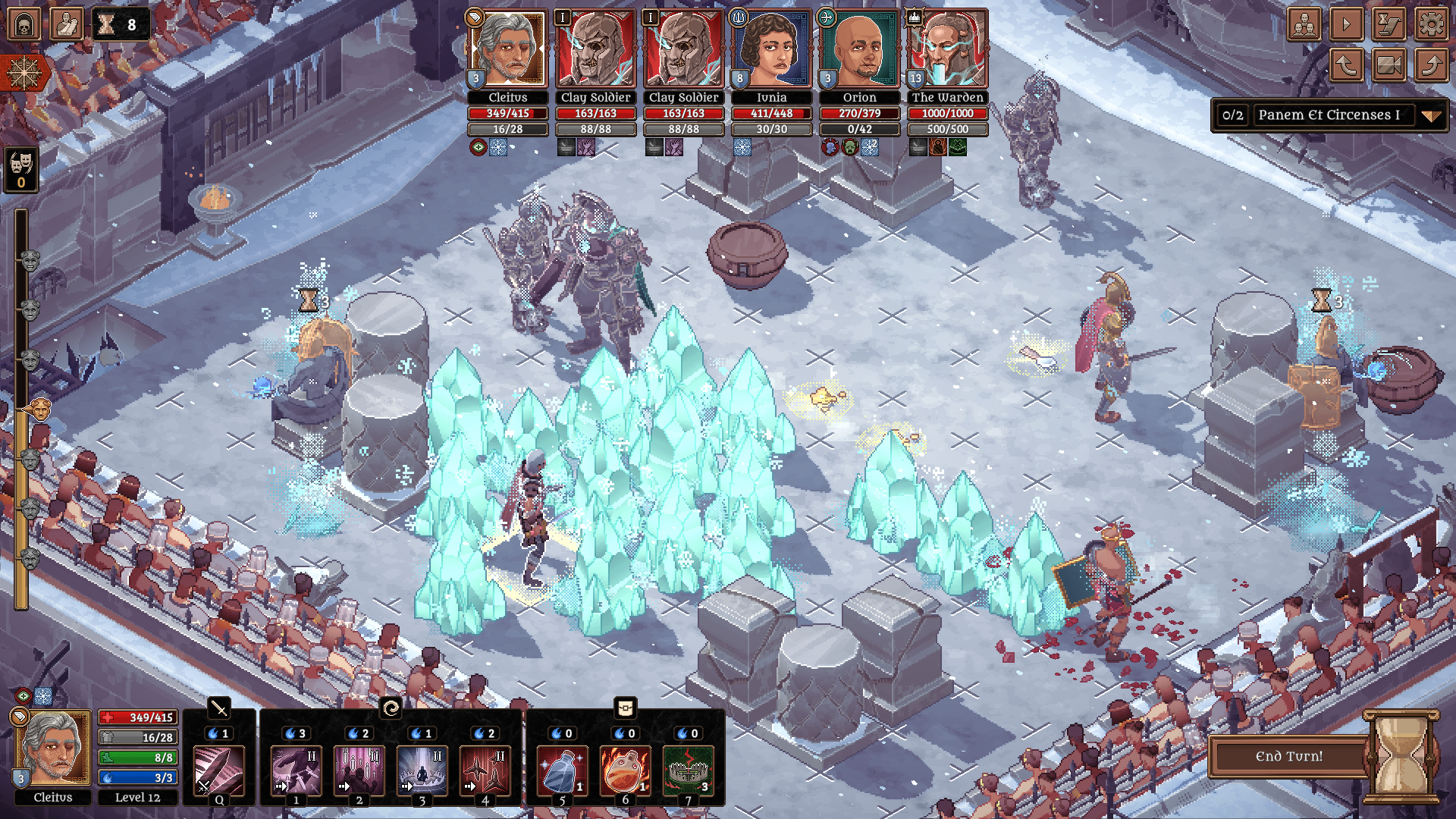
Task: Rotate camera with the left curved arrow
Action: tap(1346, 66)
